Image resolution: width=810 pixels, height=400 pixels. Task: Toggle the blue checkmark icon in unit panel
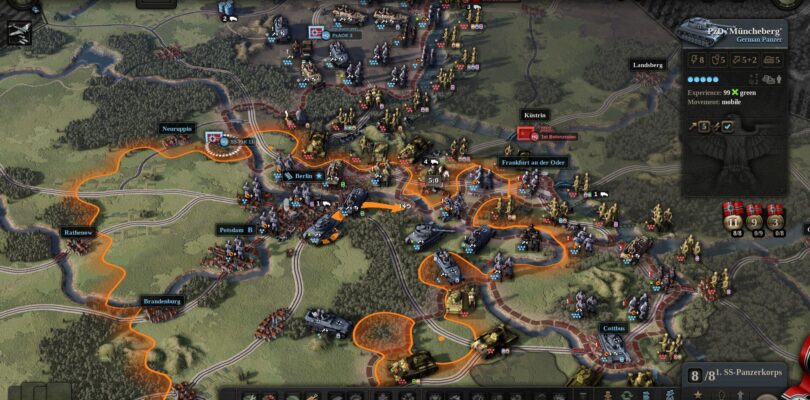(727, 126)
